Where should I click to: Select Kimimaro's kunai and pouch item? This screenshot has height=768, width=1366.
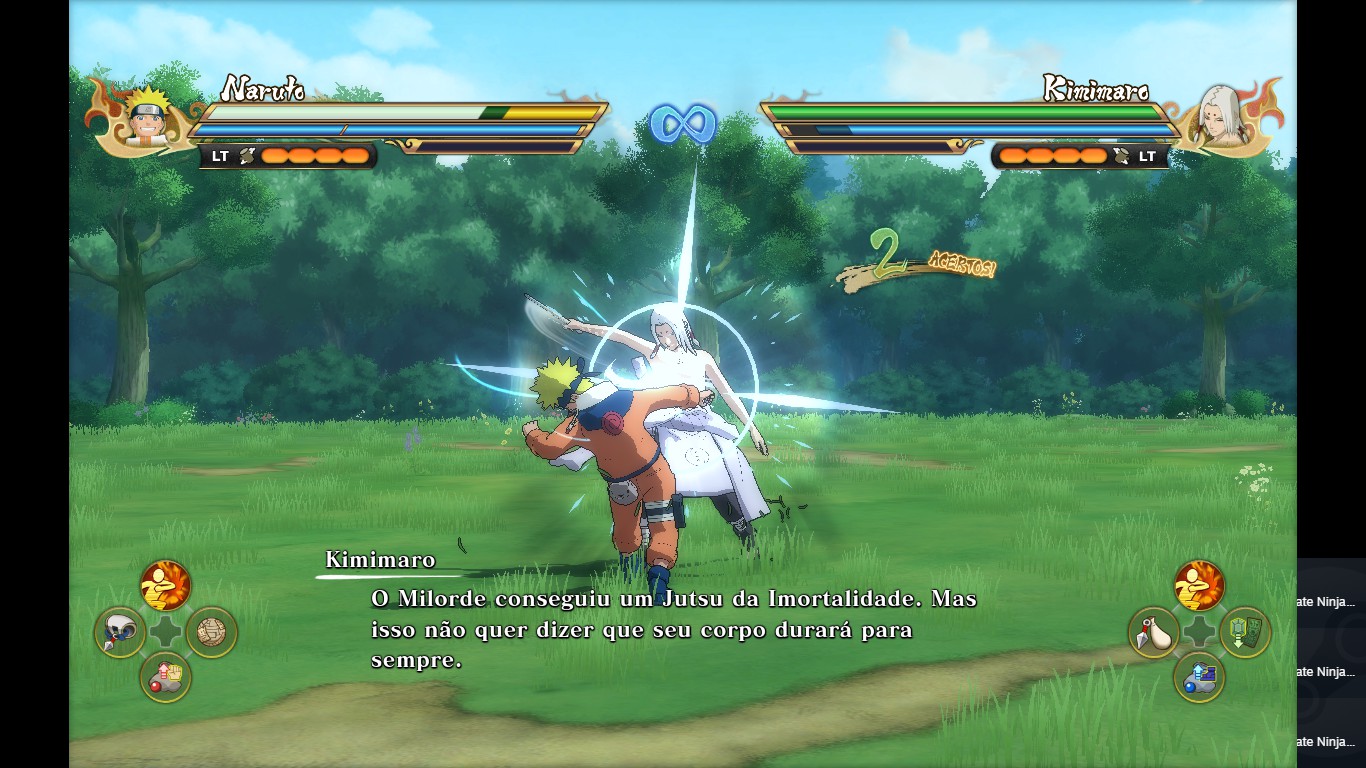tap(1153, 632)
